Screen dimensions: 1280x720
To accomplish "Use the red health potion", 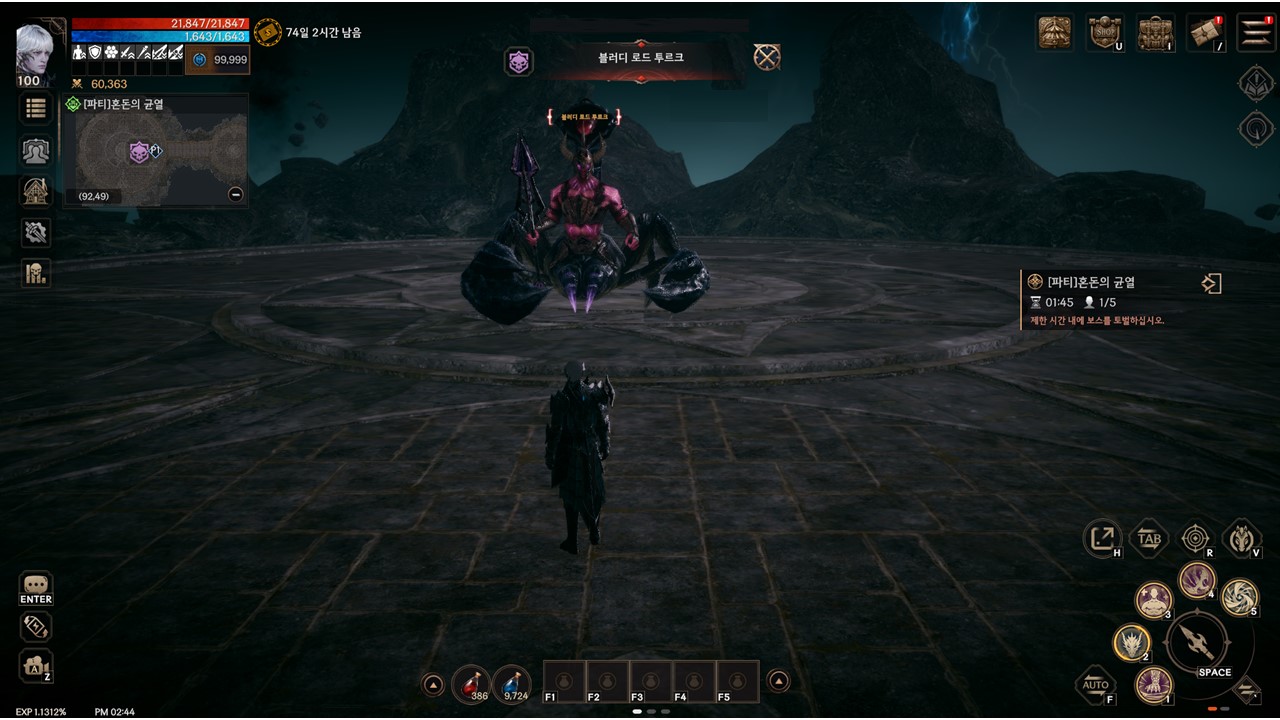I will (471, 684).
